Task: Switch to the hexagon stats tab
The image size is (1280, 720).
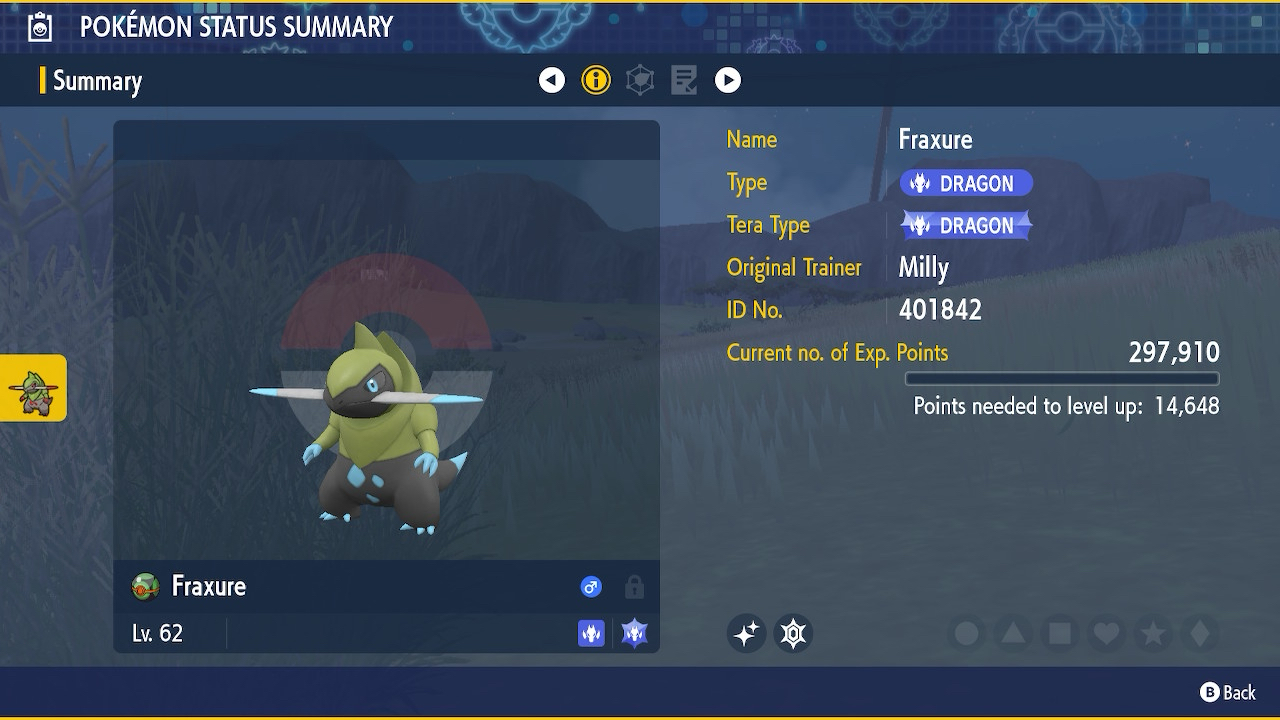Action: click(640, 80)
